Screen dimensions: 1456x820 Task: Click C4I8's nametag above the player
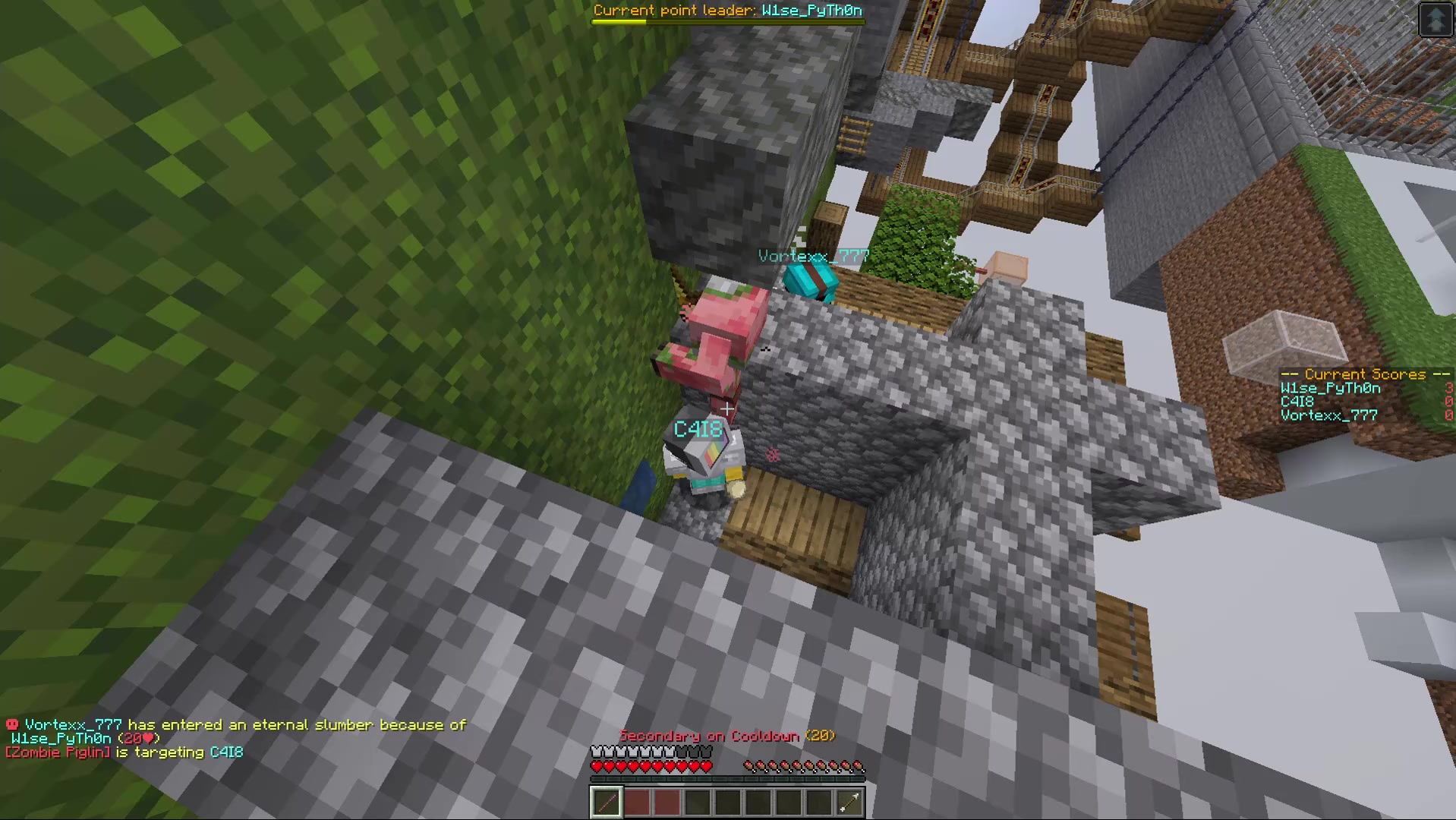click(x=698, y=430)
